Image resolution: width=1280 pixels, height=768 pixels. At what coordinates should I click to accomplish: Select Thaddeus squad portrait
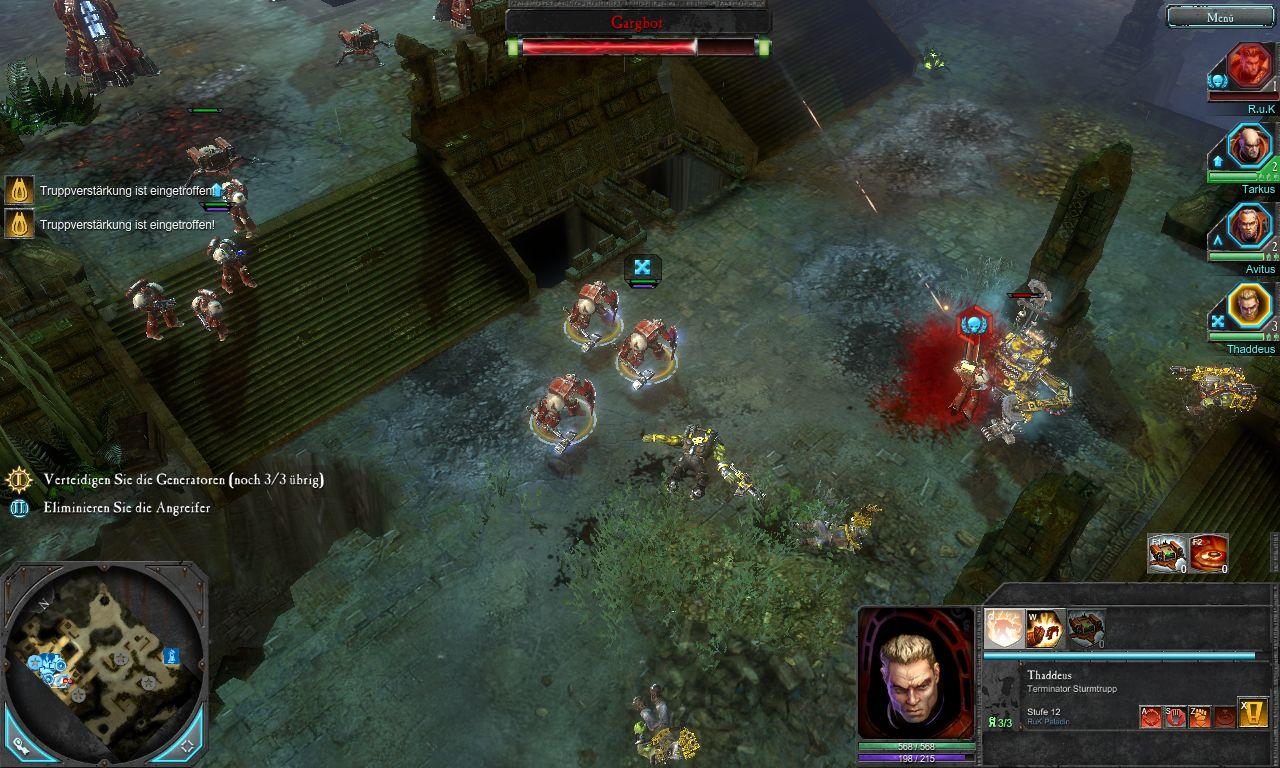point(1249,306)
